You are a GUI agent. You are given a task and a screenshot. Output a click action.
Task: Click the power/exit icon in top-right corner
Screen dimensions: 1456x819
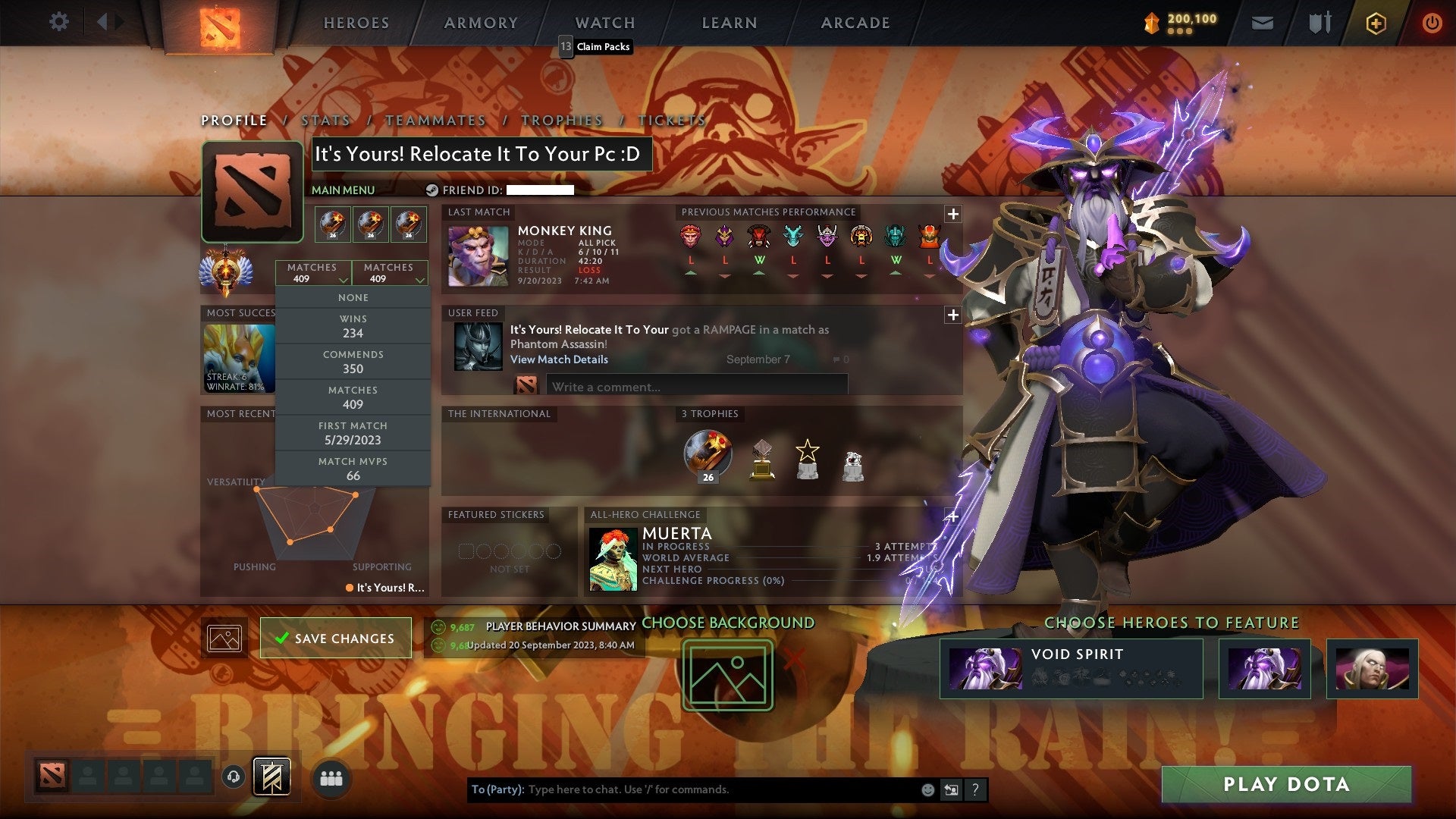pyautogui.click(x=1432, y=23)
